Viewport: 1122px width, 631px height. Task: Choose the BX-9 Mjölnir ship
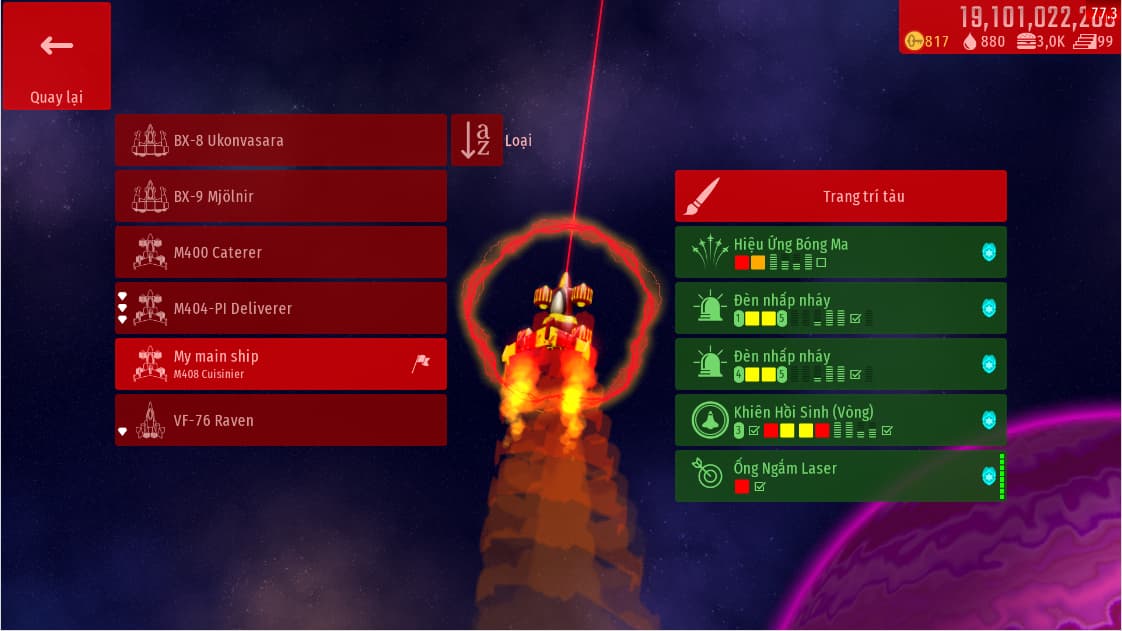point(280,196)
